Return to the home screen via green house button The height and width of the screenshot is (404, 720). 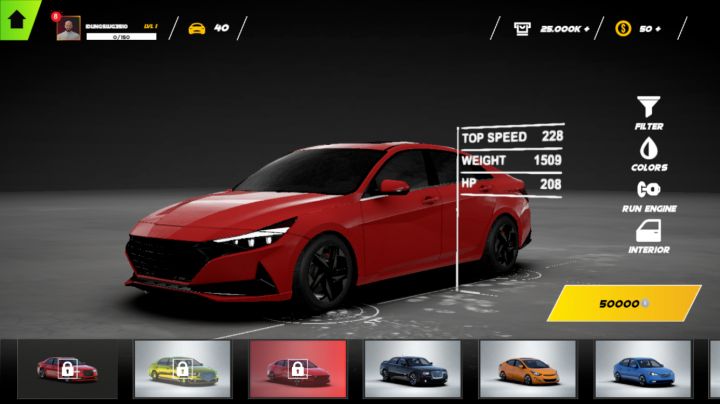[16, 18]
